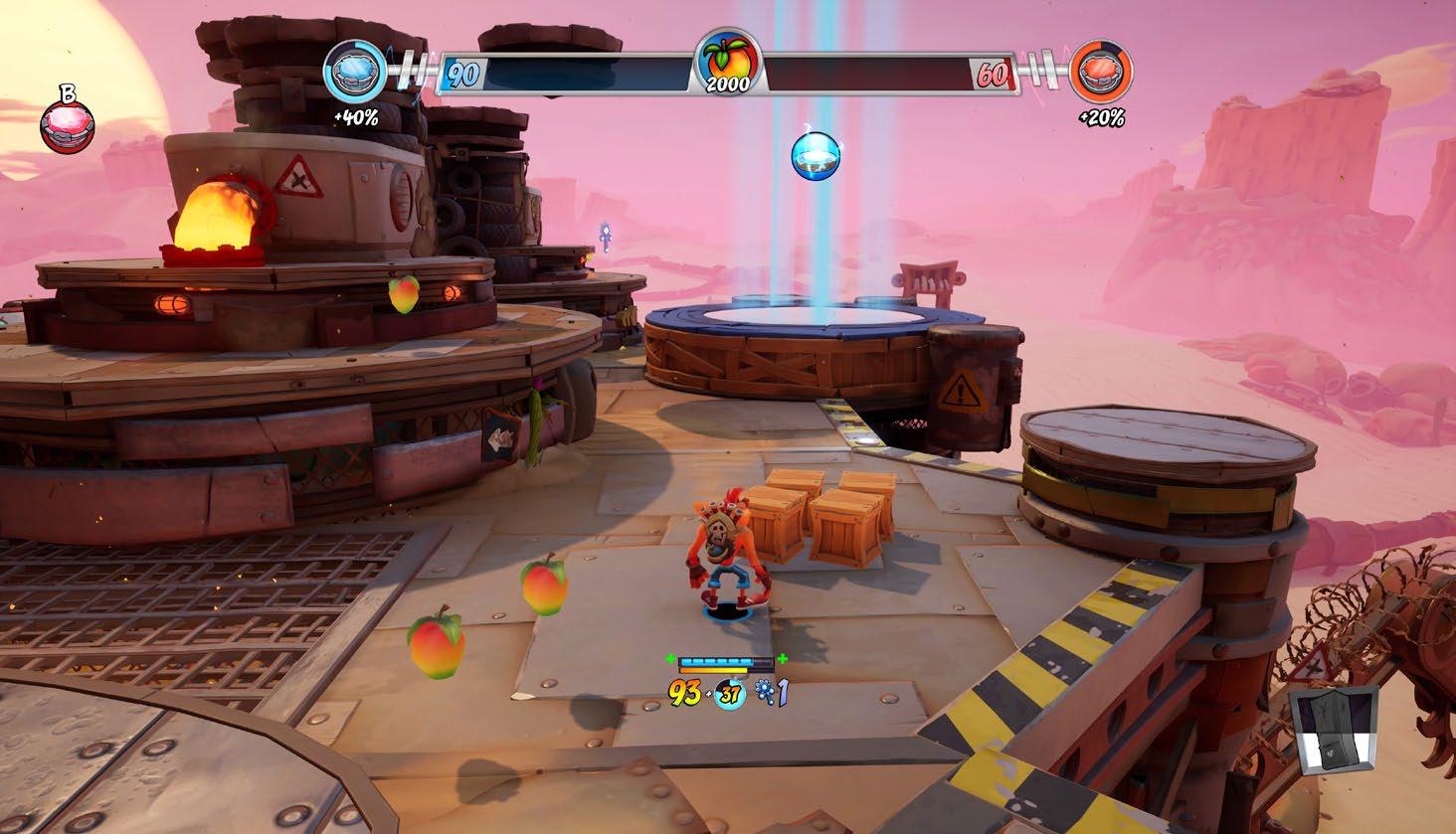Click the blue relic counter icon

point(766,693)
